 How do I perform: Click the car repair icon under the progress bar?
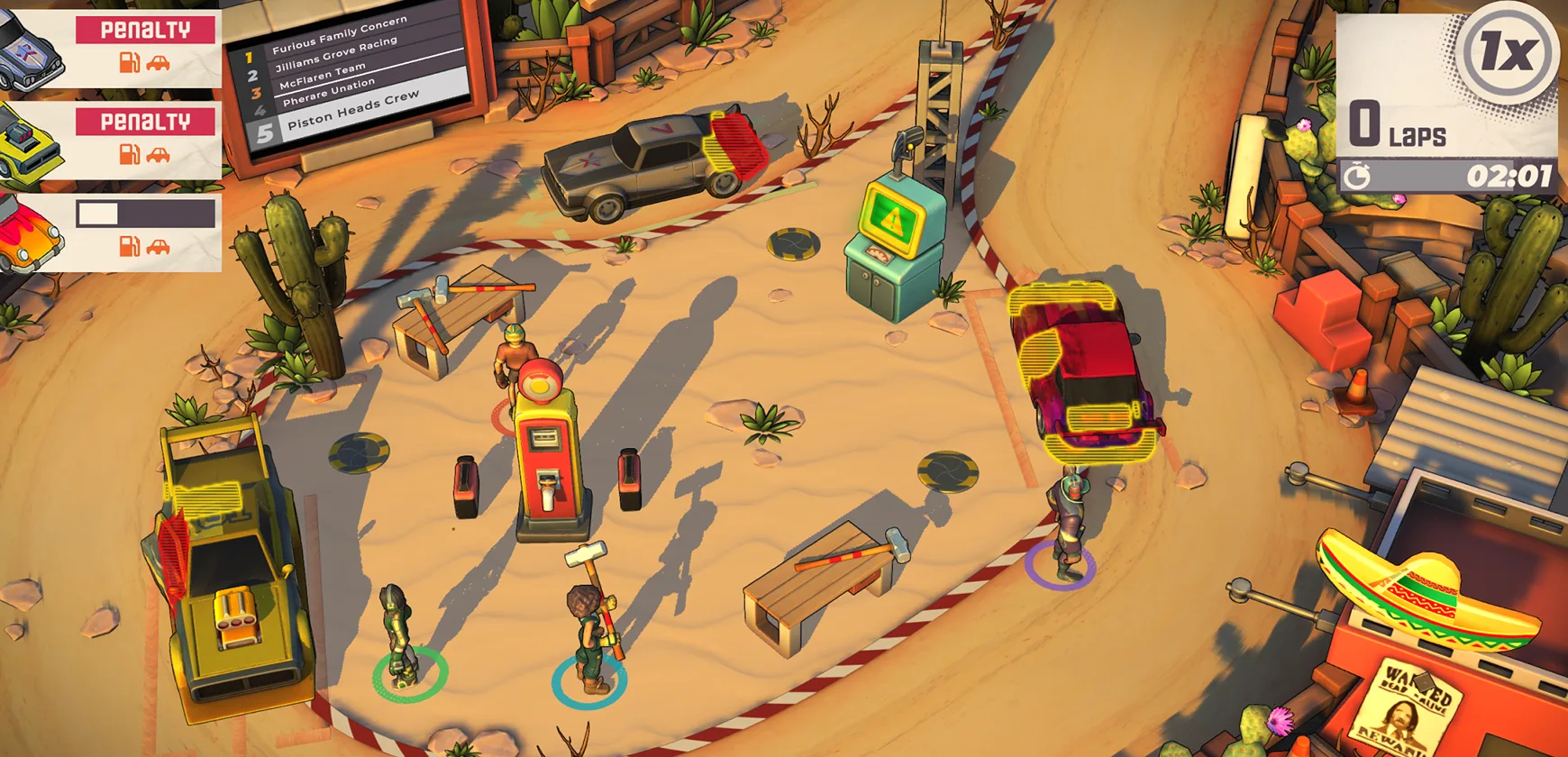tap(159, 246)
